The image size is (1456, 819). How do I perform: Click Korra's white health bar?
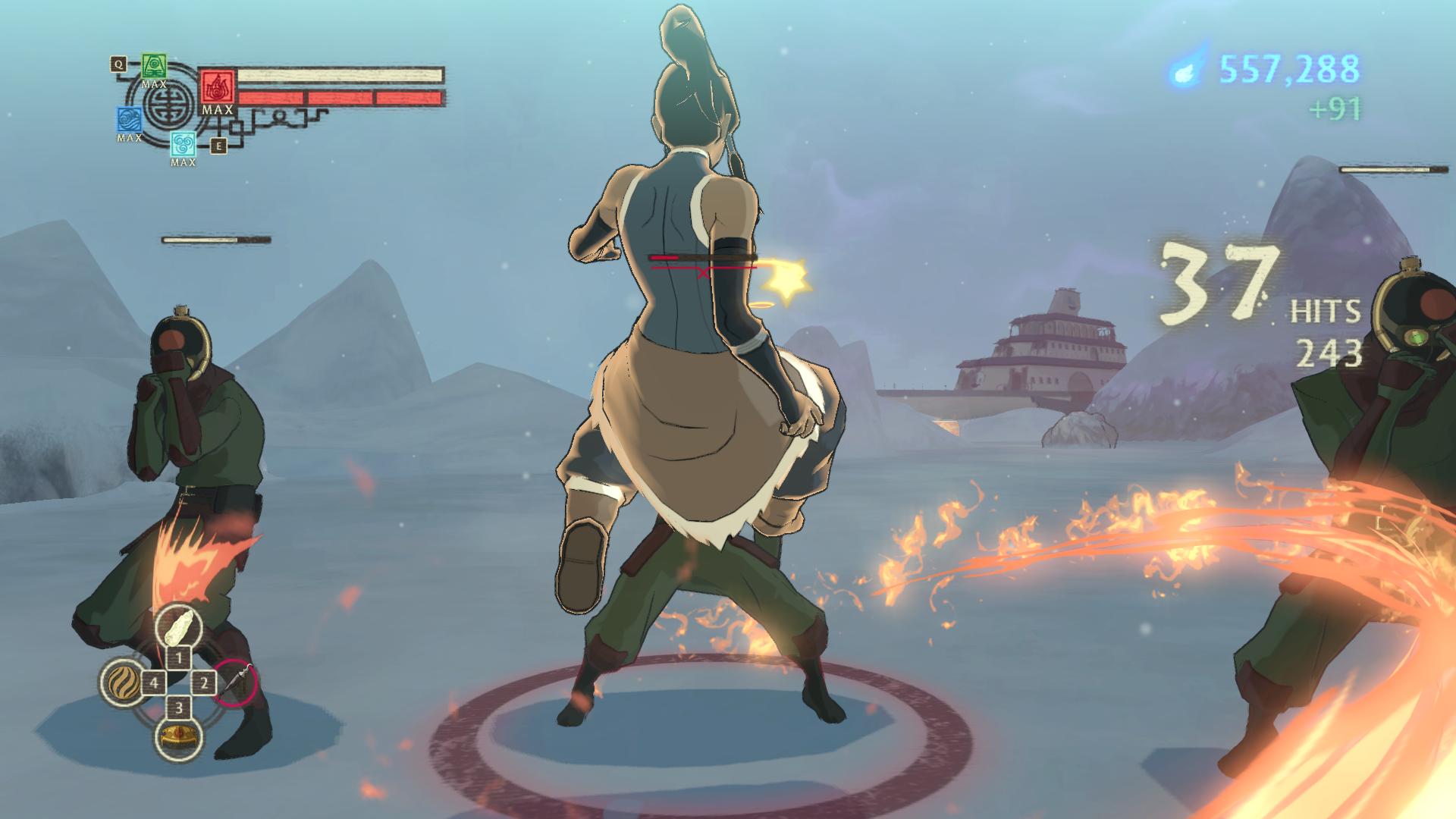click(341, 74)
